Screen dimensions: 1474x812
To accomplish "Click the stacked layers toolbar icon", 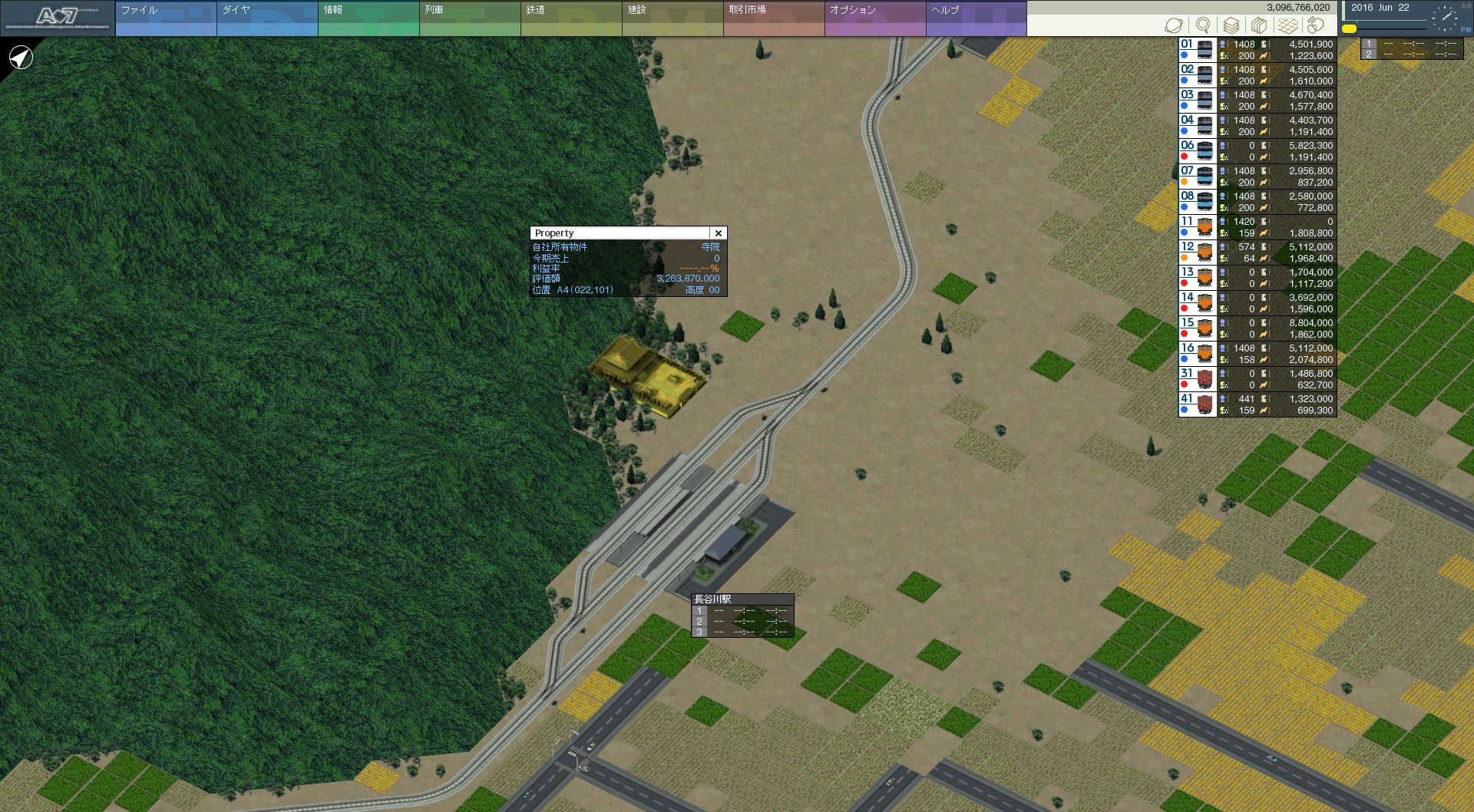I will click(1231, 26).
